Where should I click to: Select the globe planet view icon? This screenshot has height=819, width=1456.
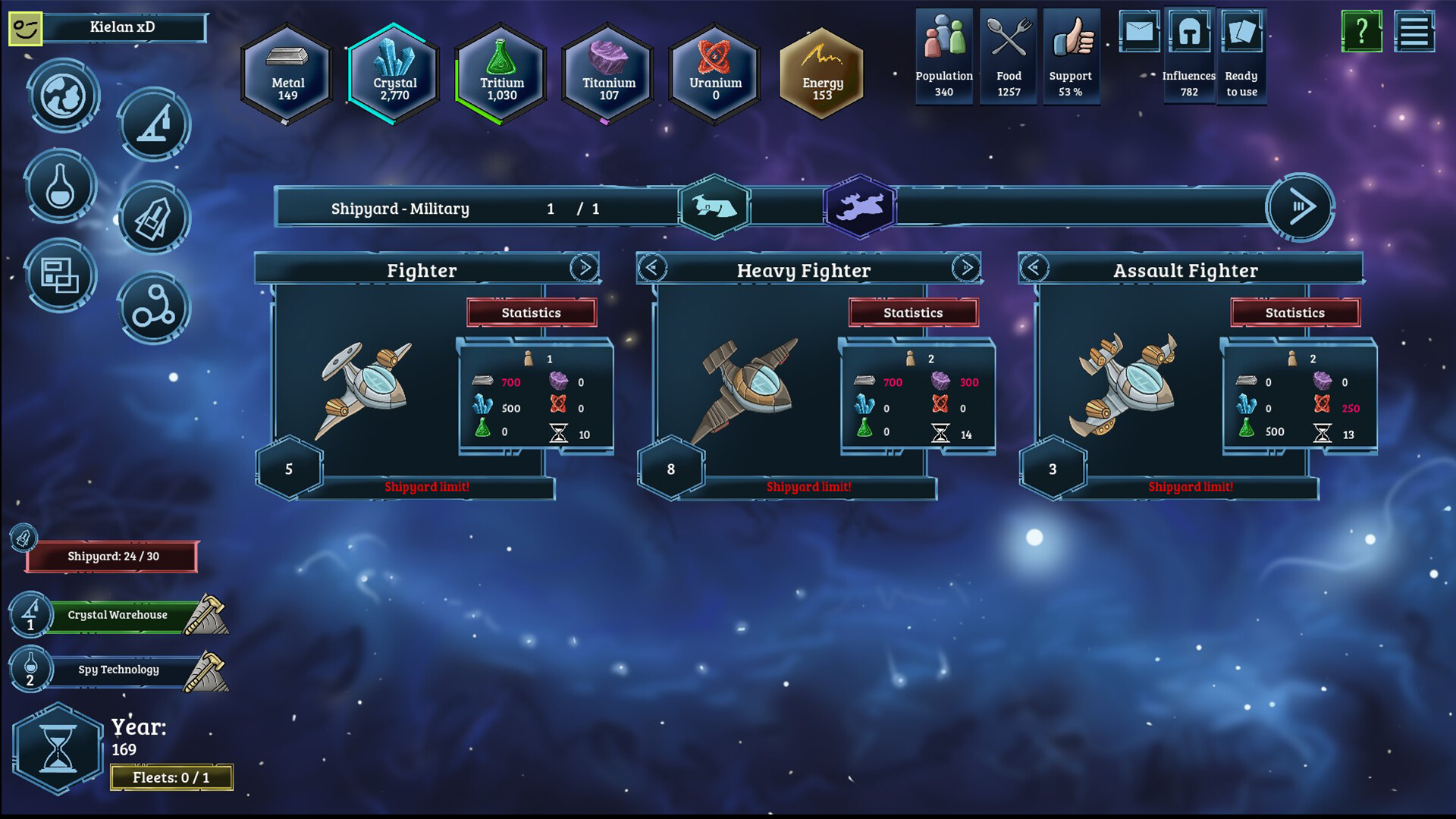pos(63,96)
